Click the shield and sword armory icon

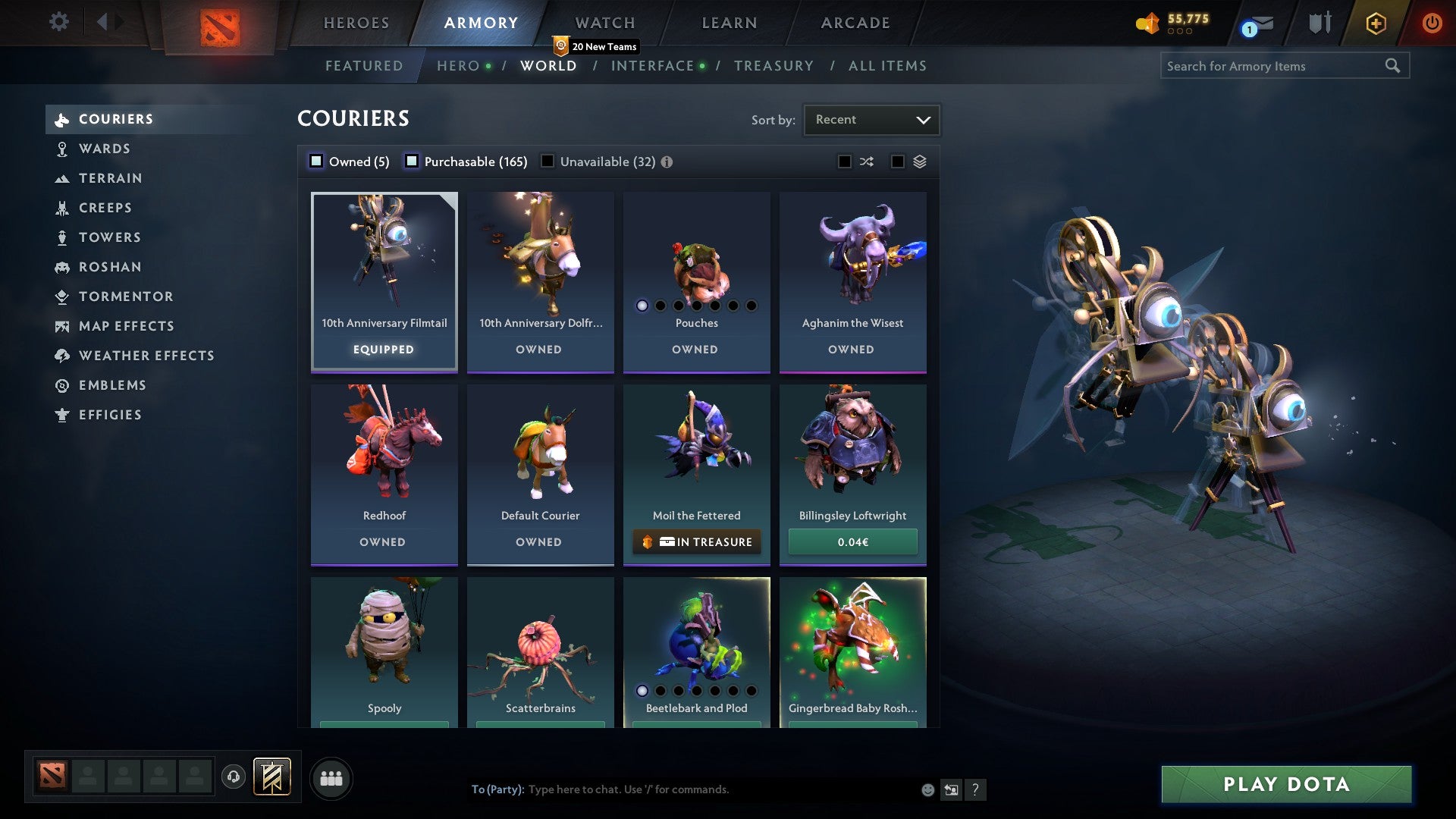tap(1319, 23)
